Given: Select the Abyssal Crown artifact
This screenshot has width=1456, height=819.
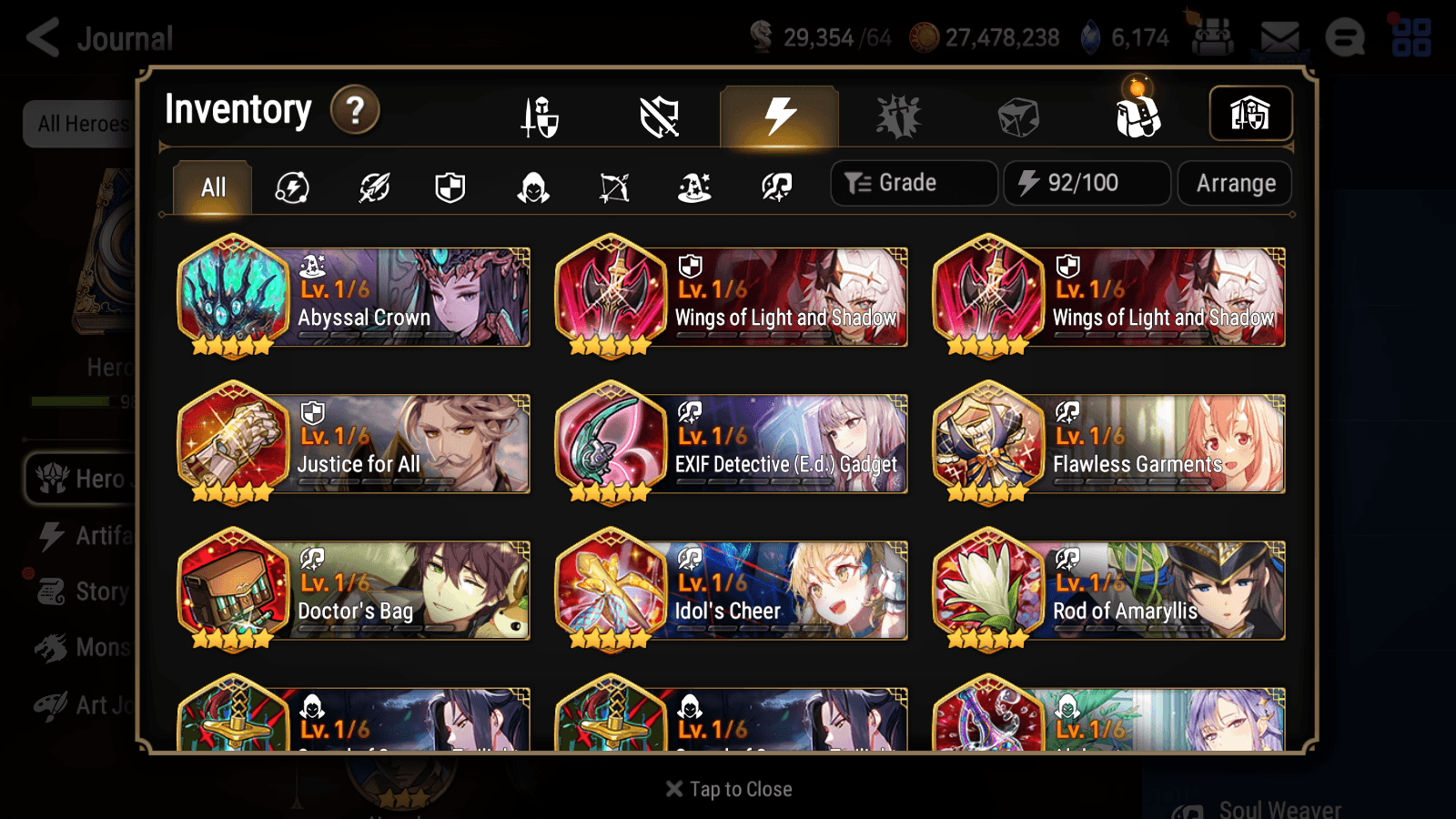Looking at the screenshot, I should (355, 296).
